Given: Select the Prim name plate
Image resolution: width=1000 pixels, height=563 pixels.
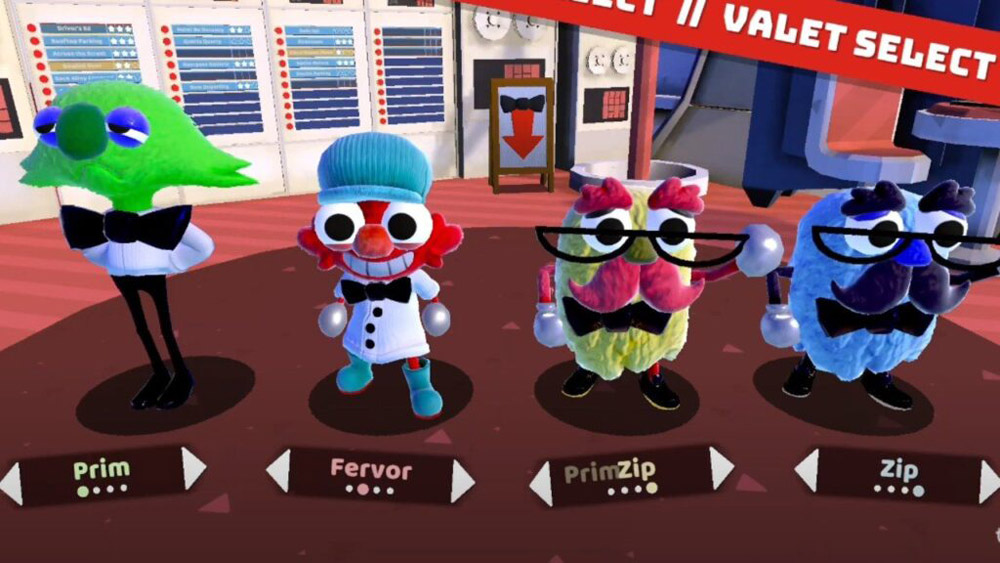Looking at the screenshot, I should coord(102,474).
